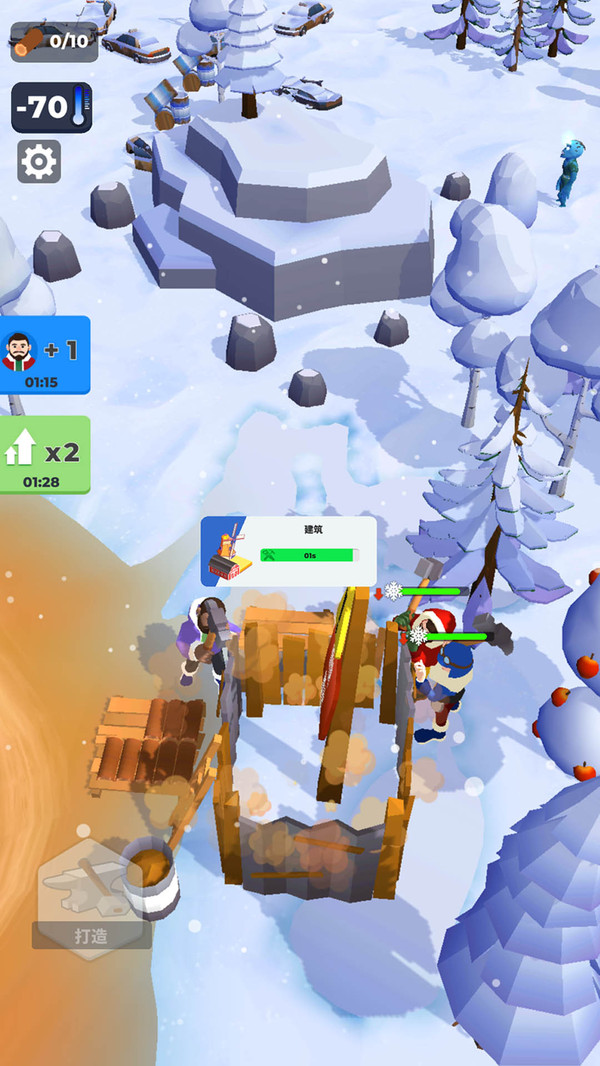Select the 建筑 building progress panel
The height and width of the screenshot is (1066, 600).
pos(288,549)
